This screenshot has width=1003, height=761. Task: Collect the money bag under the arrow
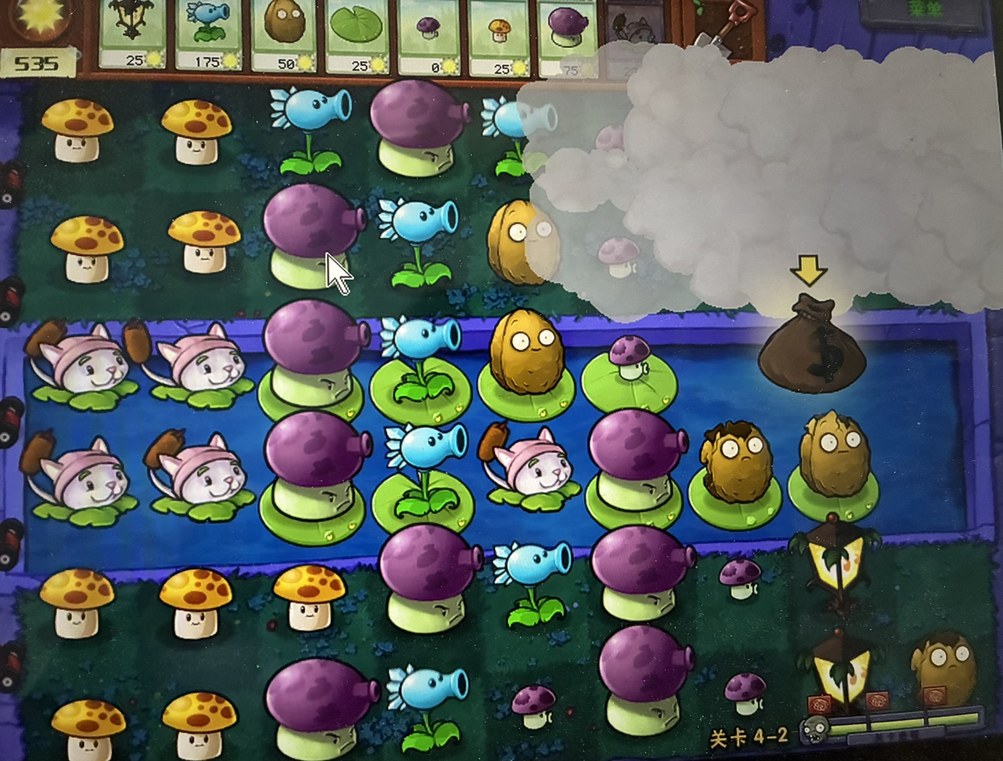pyautogui.click(x=811, y=343)
